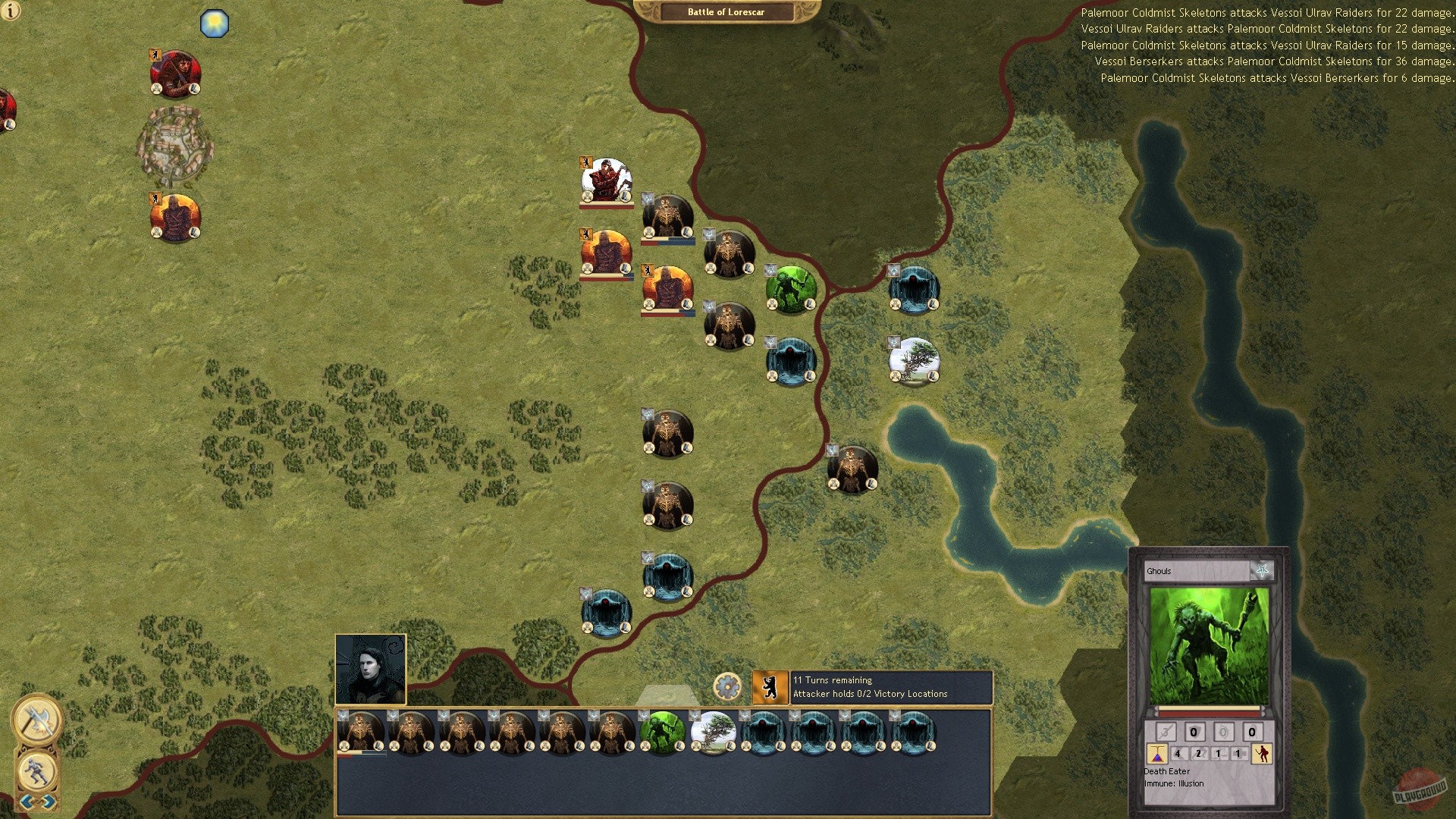Click the bear faction banner beside turn counter
The image size is (1456, 819).
coord(770,686)
